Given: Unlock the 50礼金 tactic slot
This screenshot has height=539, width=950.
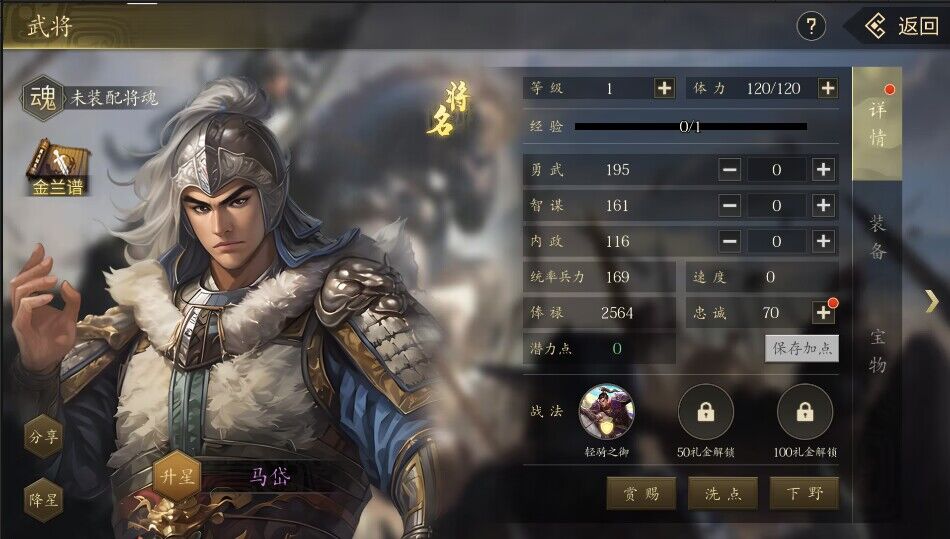Looking at the screenshot, I should 706,412.
